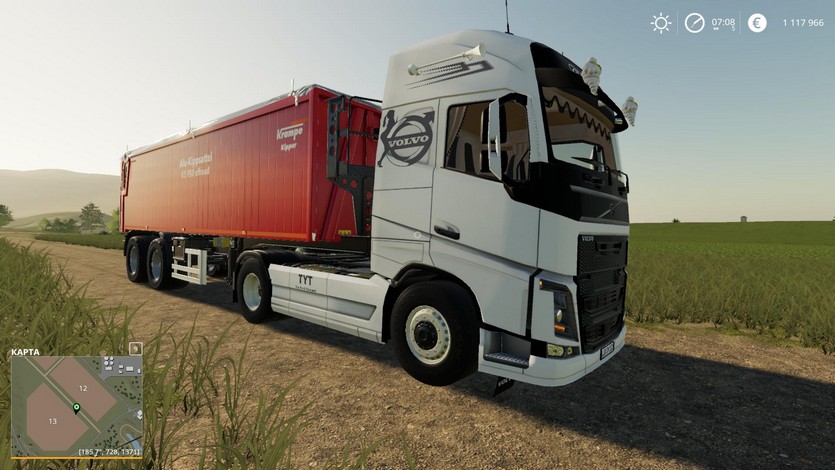
Task: Open finances via the euro coin icon
Action: (757, 23)
